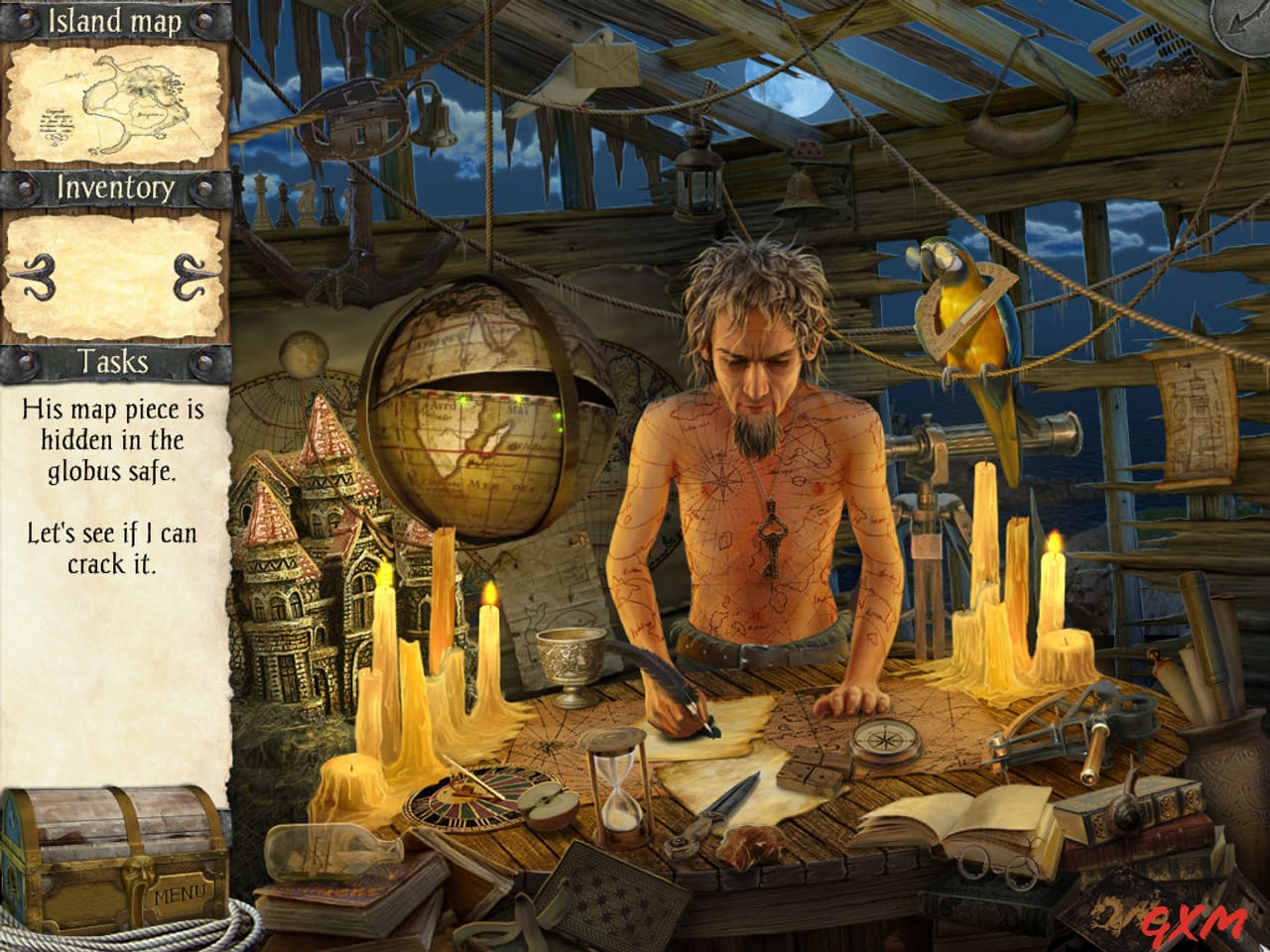Click the Tasks panel header
1270x952 pixels.
(114, 362)
